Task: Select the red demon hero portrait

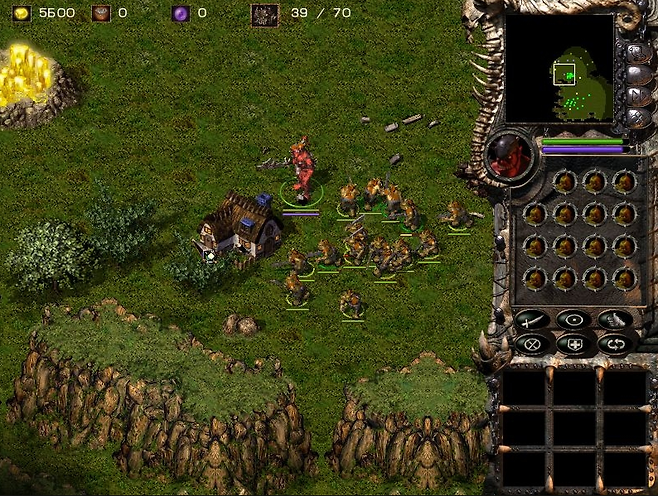Action: tap(511, 155)
